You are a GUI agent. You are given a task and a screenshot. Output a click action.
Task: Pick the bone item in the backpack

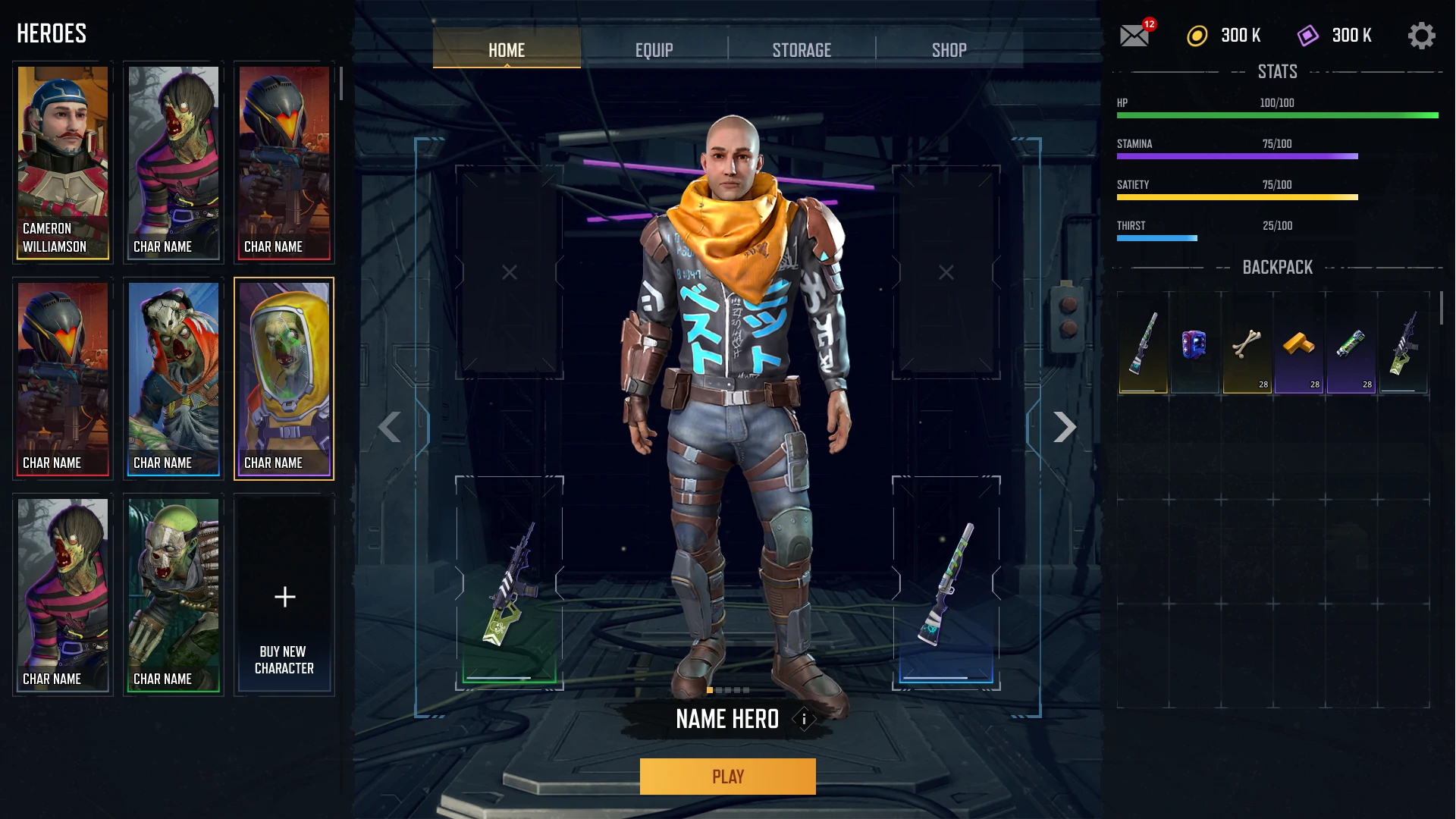pos(1247,344)
